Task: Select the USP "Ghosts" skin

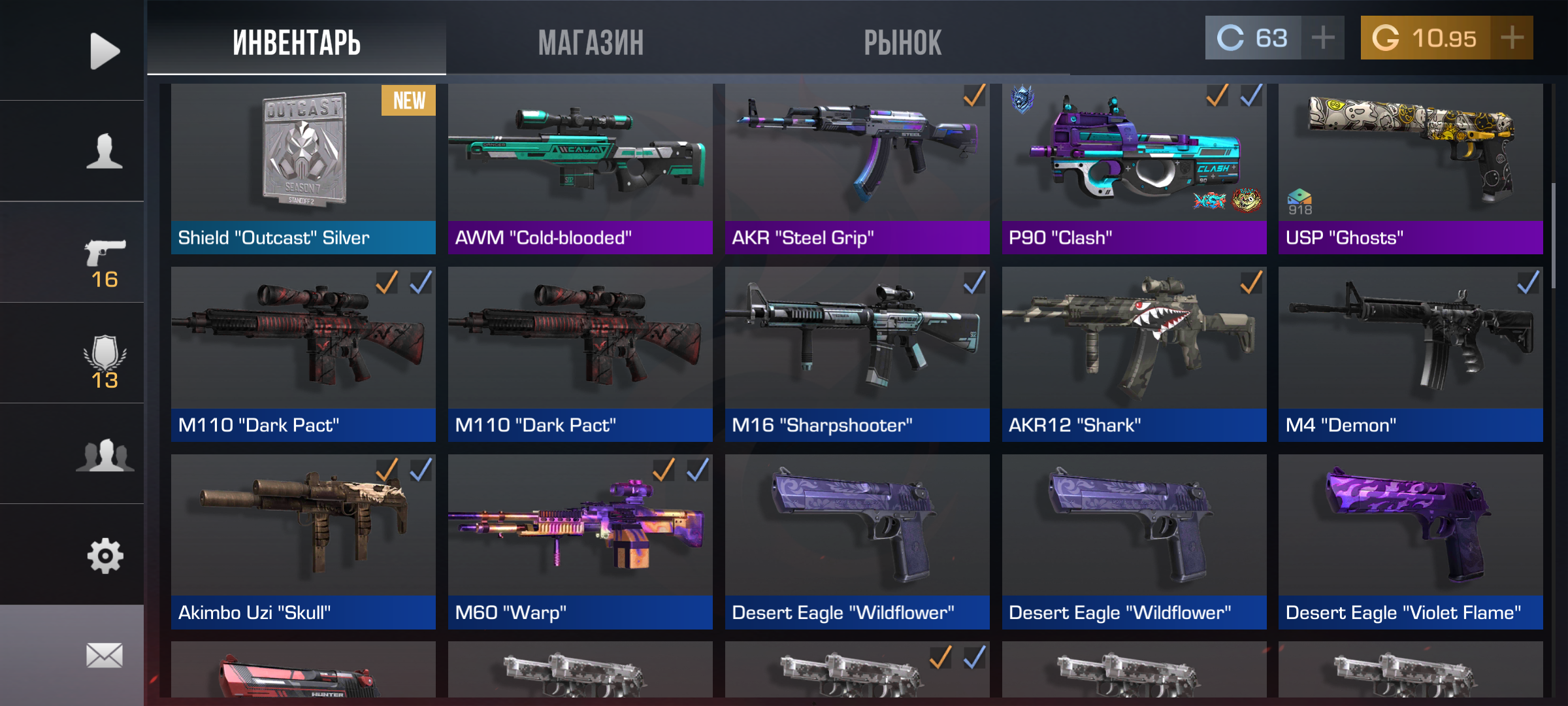Action: 1411,169
